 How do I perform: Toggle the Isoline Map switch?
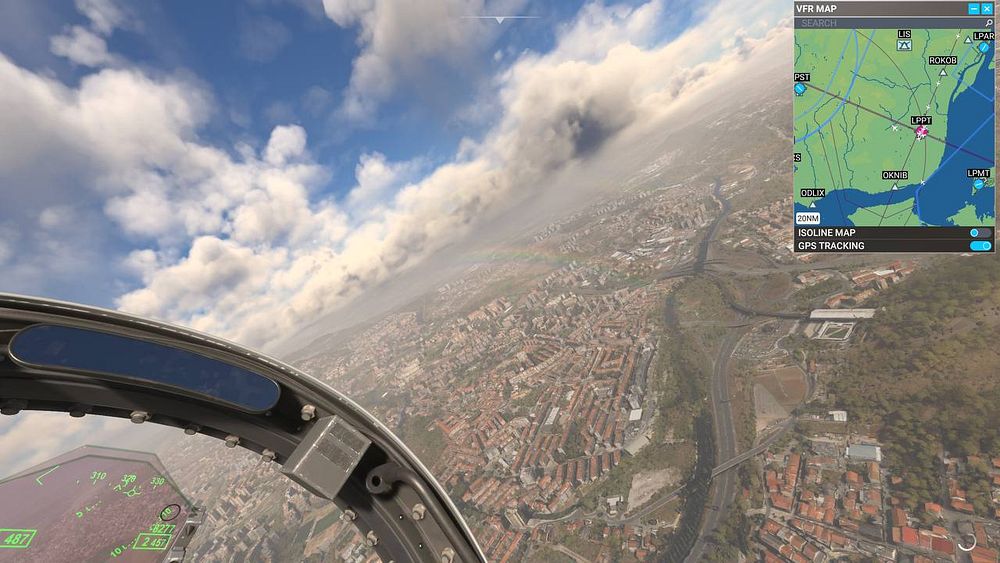(x=980, y=233)
